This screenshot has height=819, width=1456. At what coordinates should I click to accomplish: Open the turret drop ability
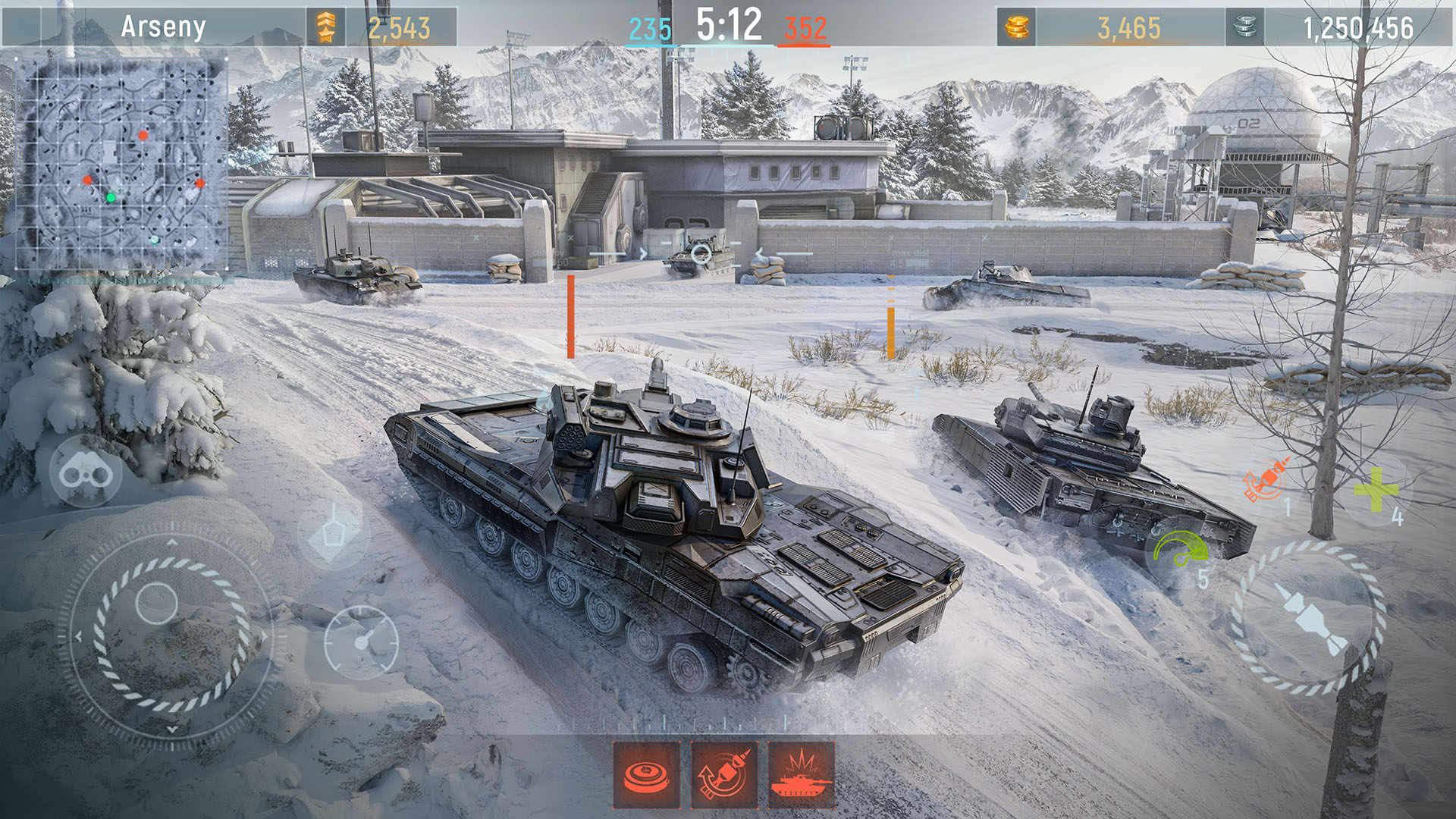click(x=334, y=531)
